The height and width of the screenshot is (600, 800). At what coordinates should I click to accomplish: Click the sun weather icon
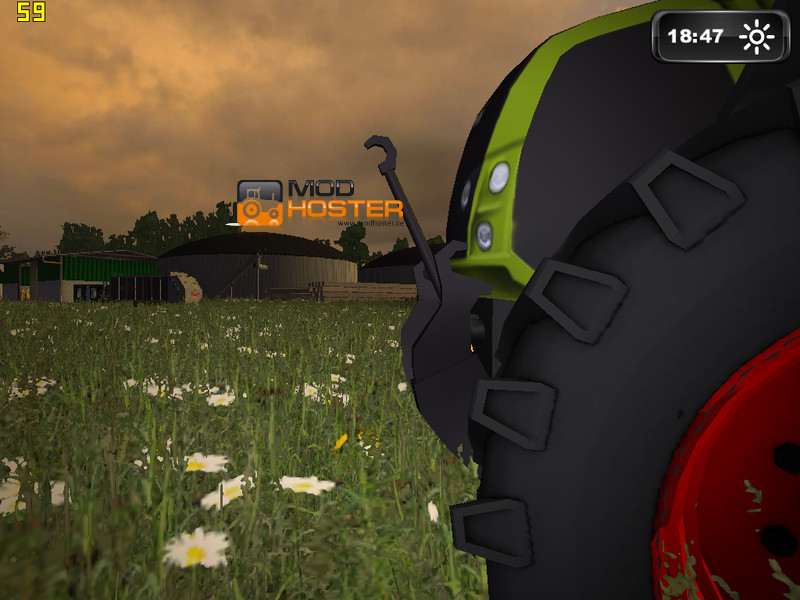click(x=756, y=37)
